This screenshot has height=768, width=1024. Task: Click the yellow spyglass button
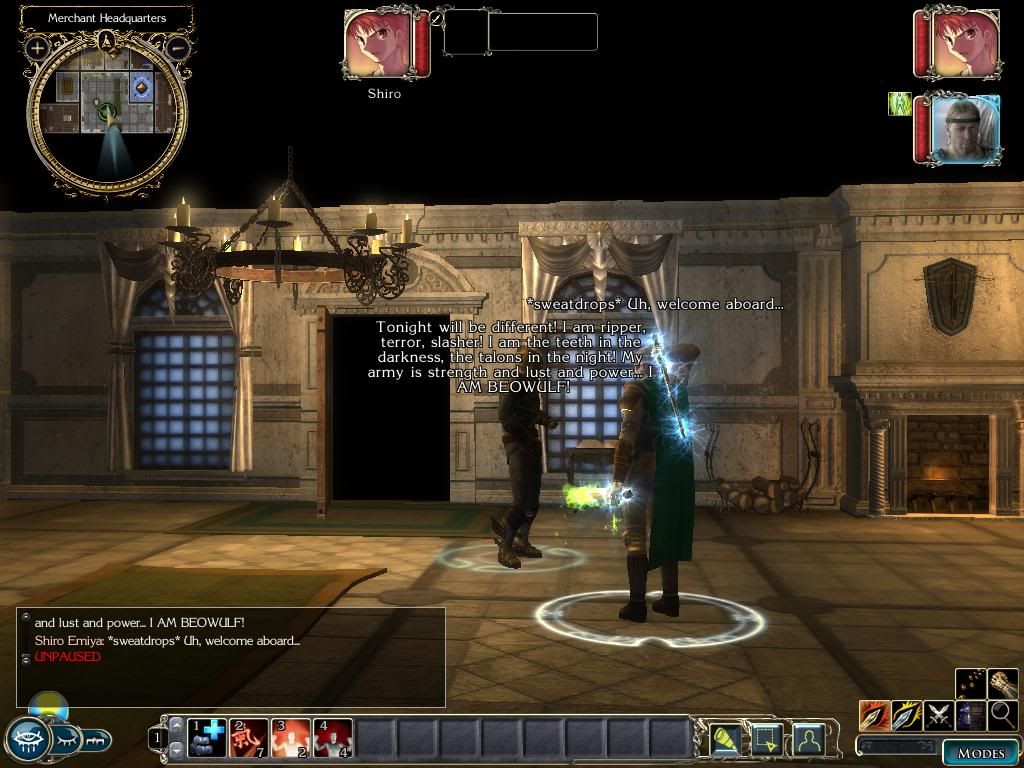pyautogui.click(x=725, y=739)
